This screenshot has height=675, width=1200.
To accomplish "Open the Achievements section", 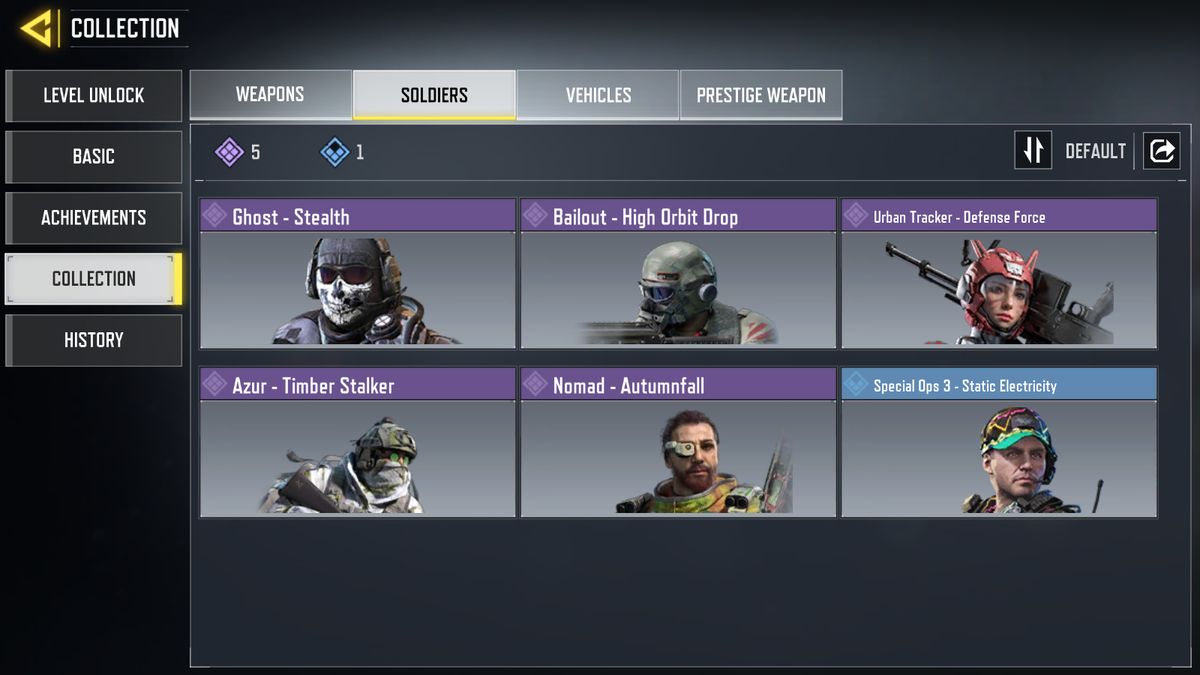I will (x=93, y=218).
